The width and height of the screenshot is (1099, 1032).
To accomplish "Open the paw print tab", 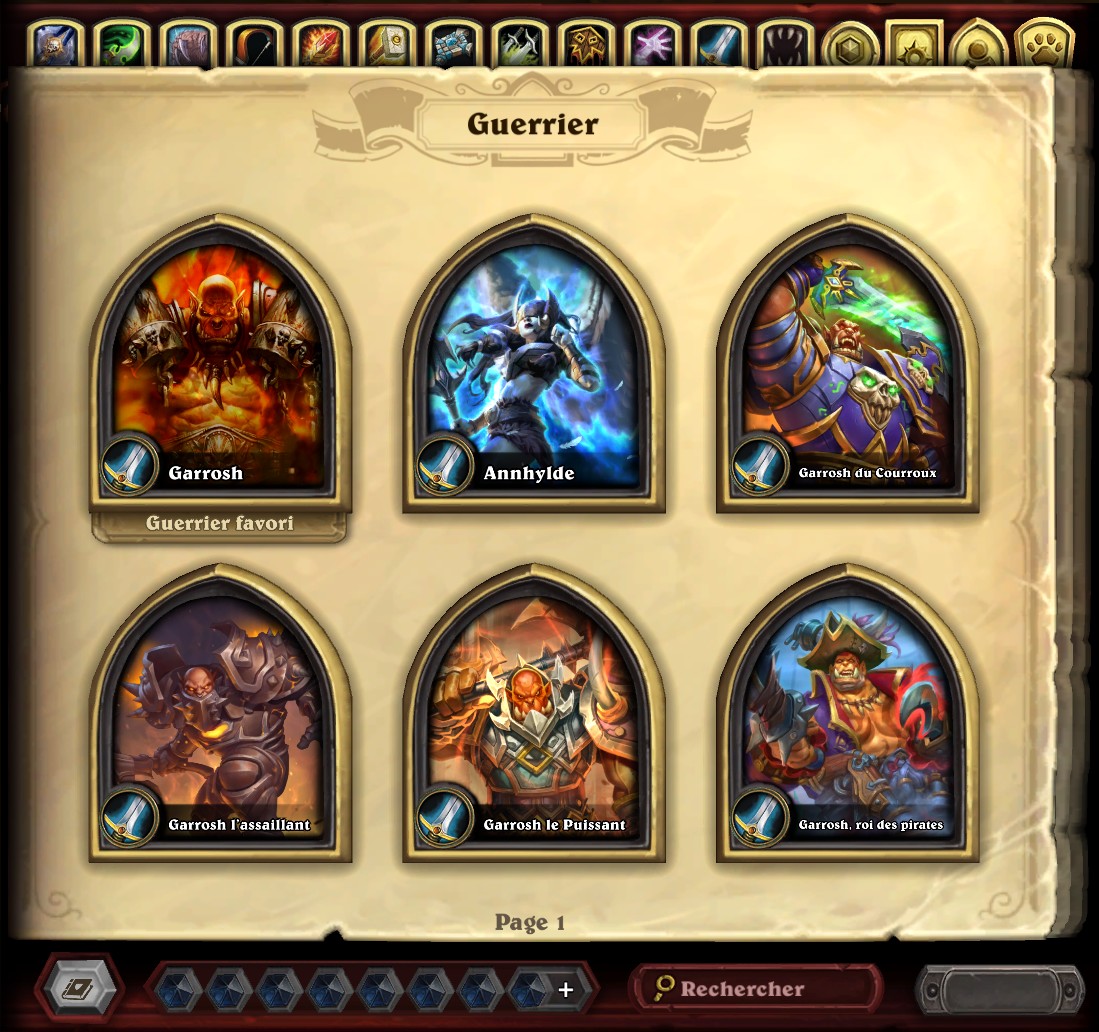I will pos(1044,45).
